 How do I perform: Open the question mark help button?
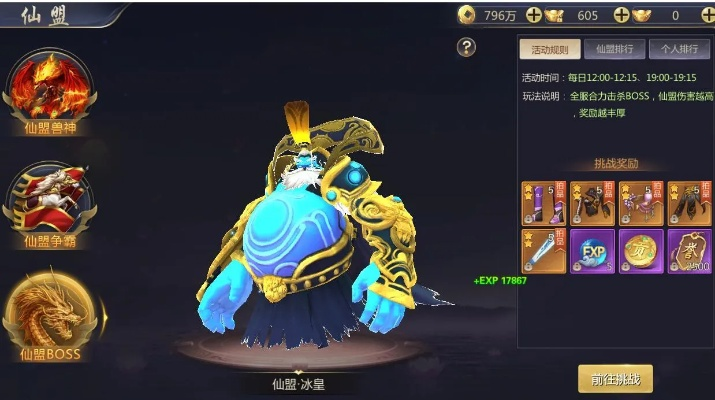click(466, 47)
